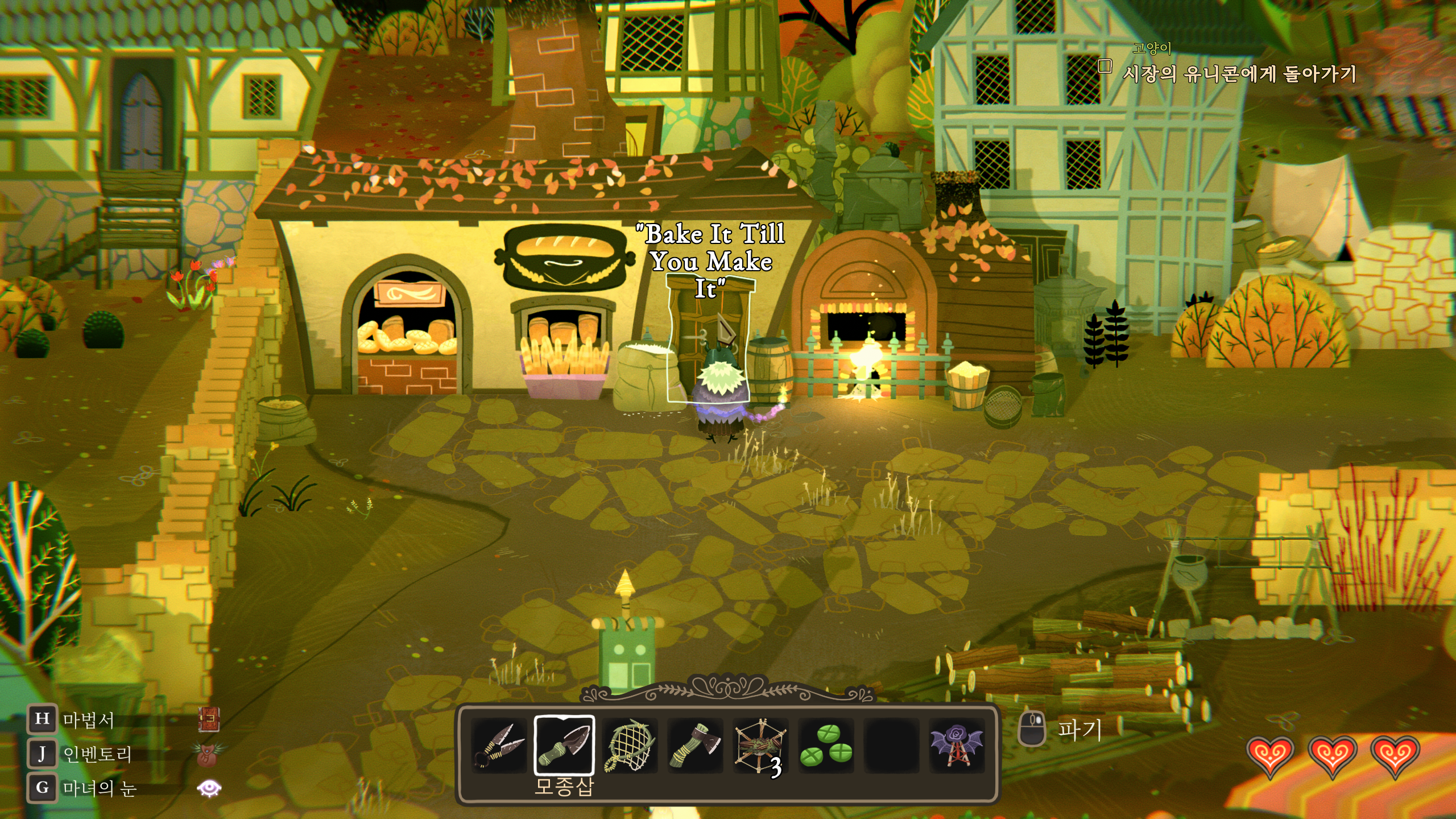This screenshot has height=819, width=1456.
Task: Select the twig trap with seeds slot
Action: tap(760, 746)
